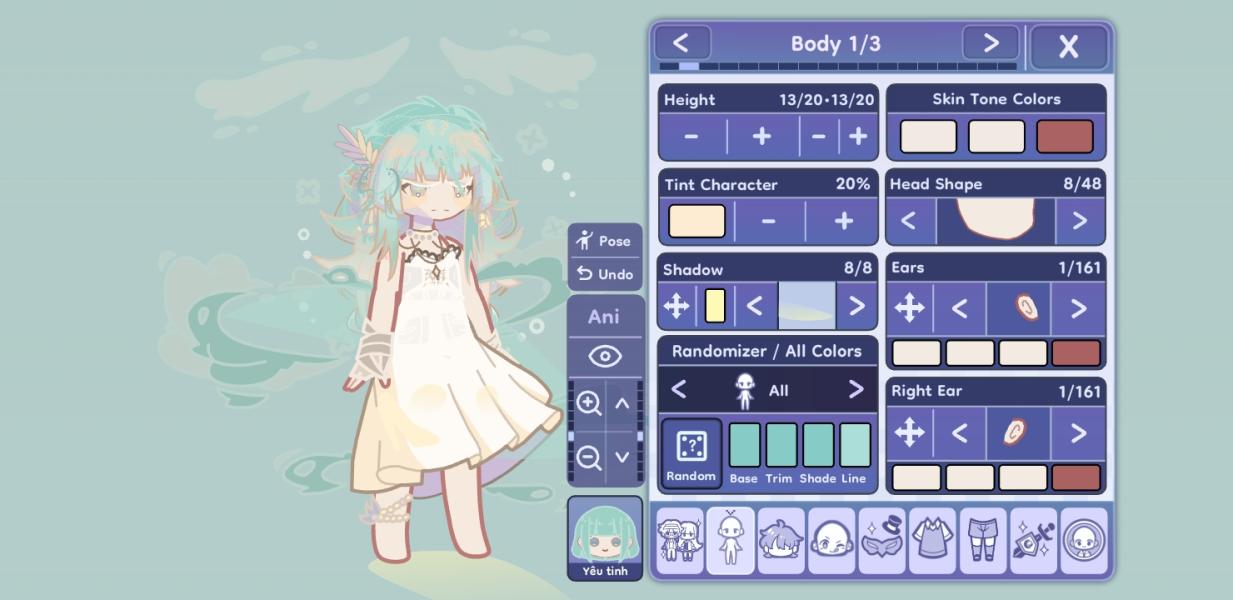Switch to the shirt clothing category
Screen dimensions: 1233x600
(932, 541)
